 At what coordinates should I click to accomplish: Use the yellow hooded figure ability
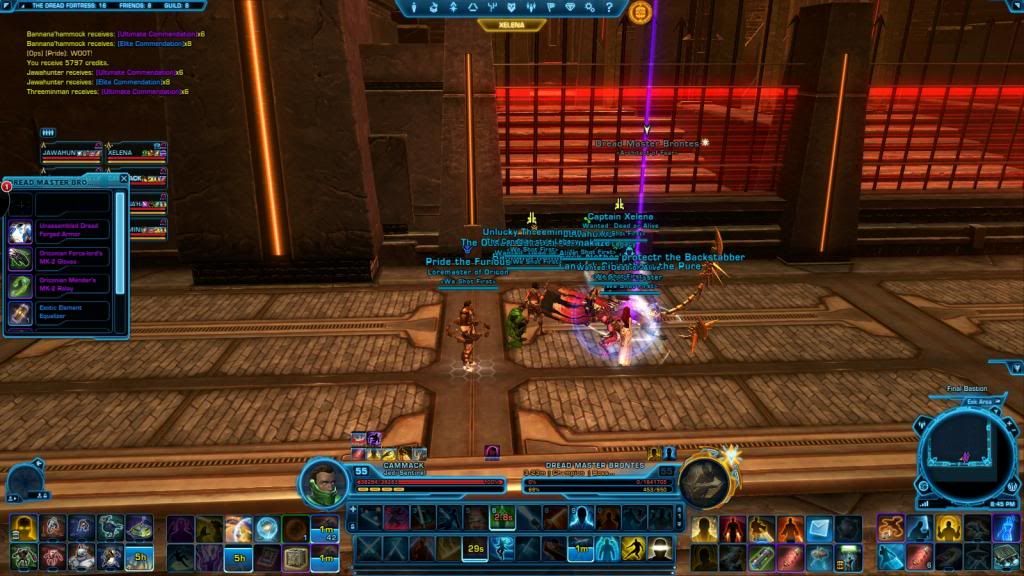[24, 527]
